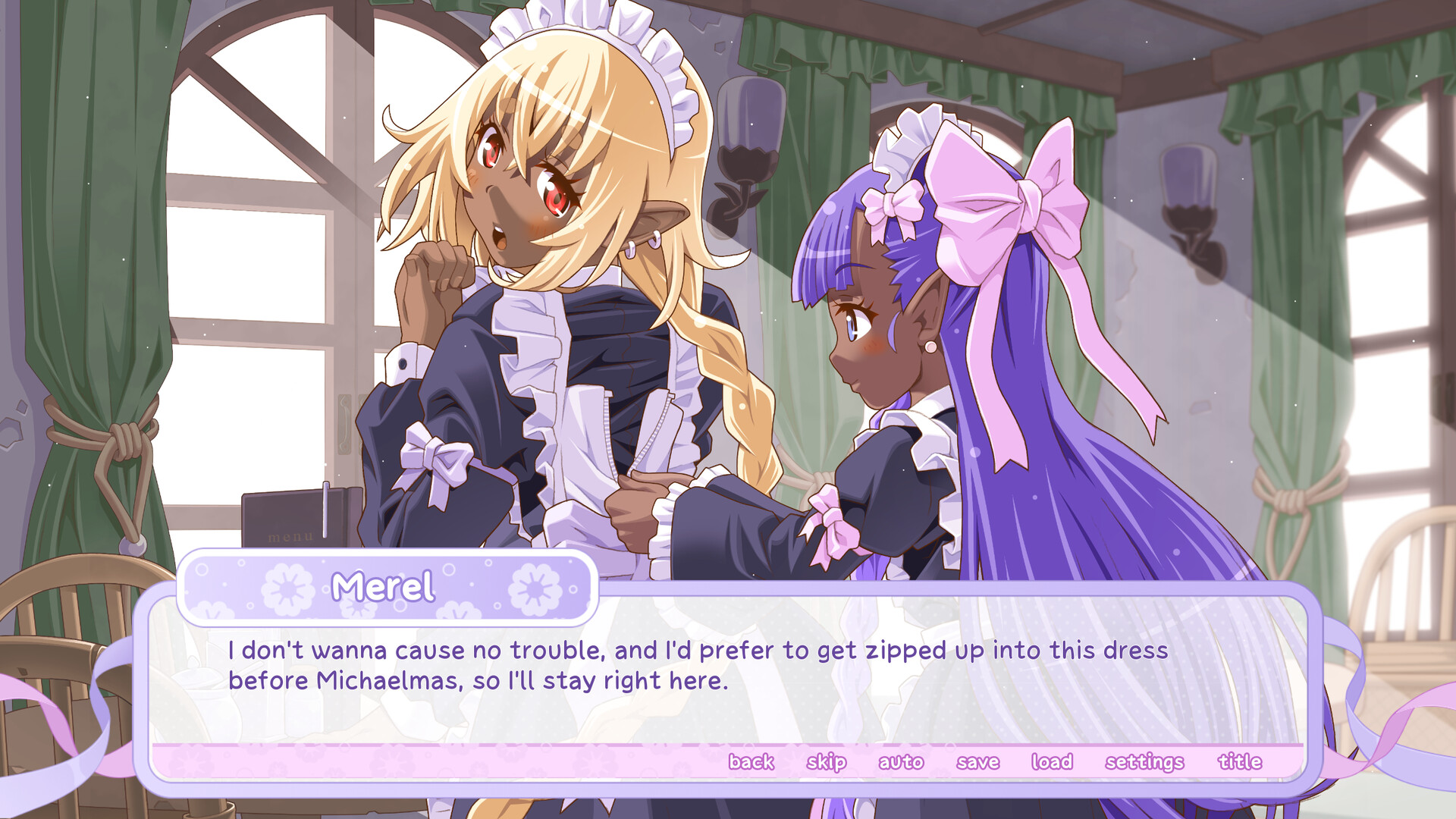Click back to rewind the dialogue

752,761
